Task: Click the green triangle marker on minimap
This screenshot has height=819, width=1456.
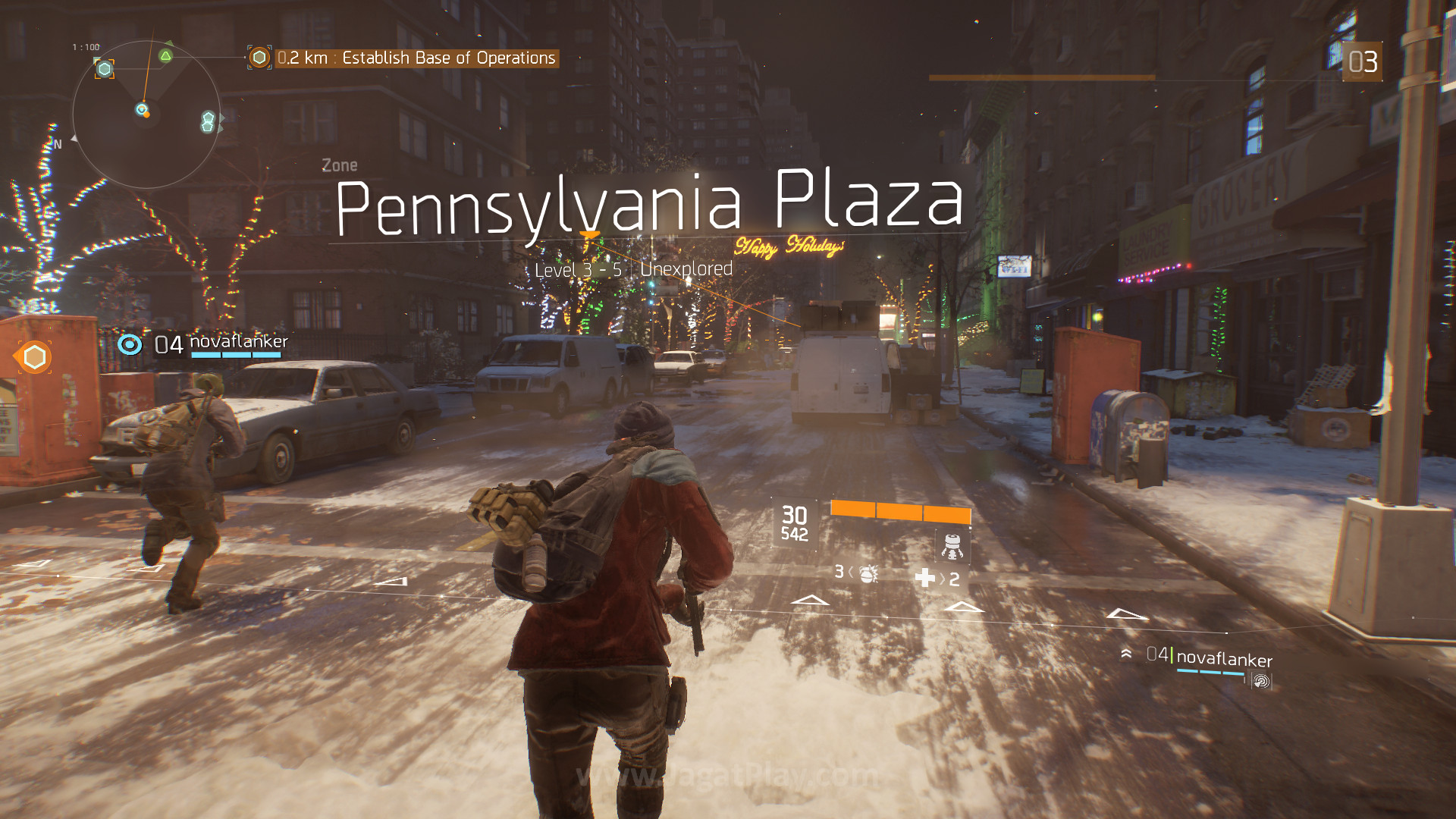Action: [165, 55]
